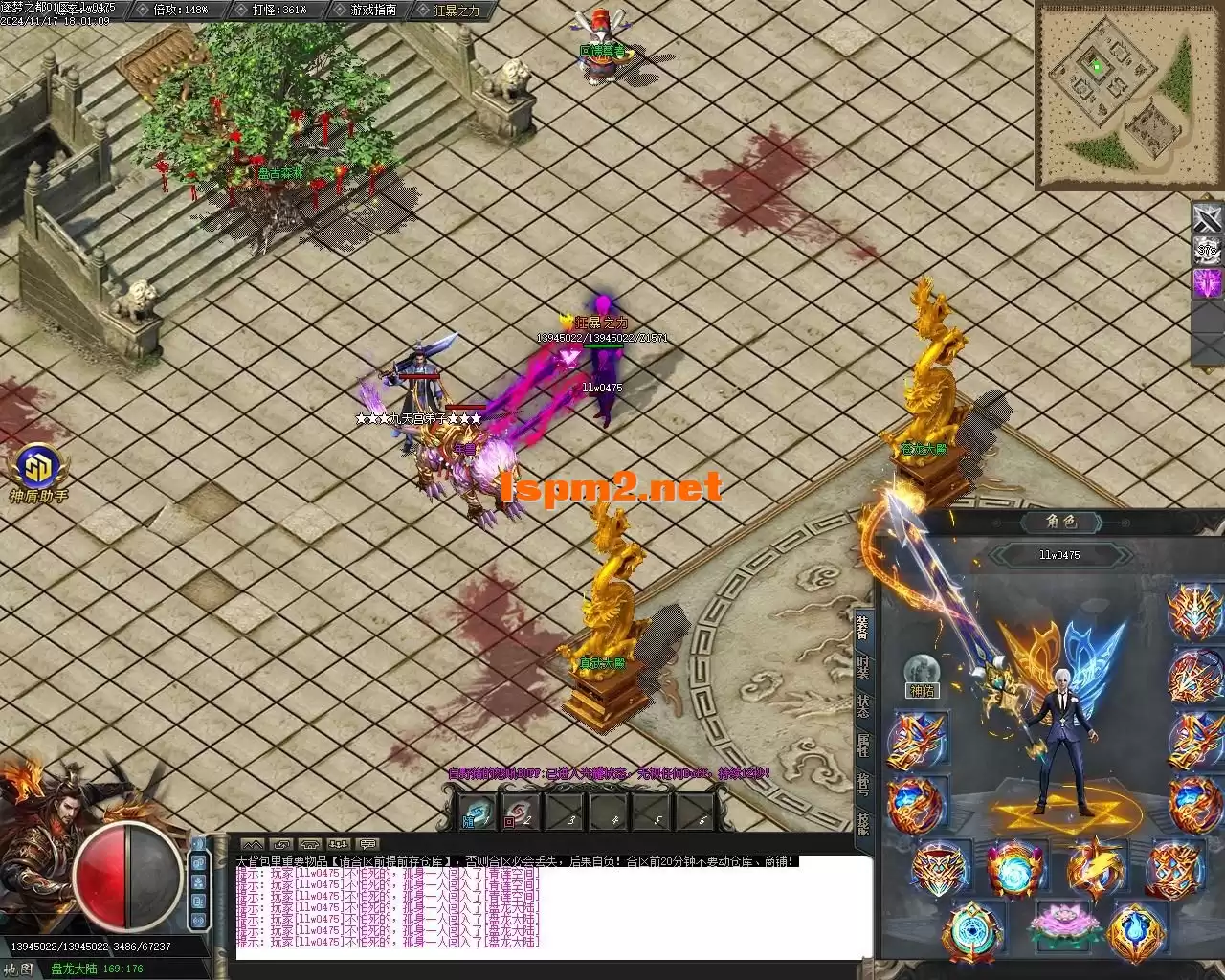Open the 游戏指南 game guide

[x=371, y=10]
